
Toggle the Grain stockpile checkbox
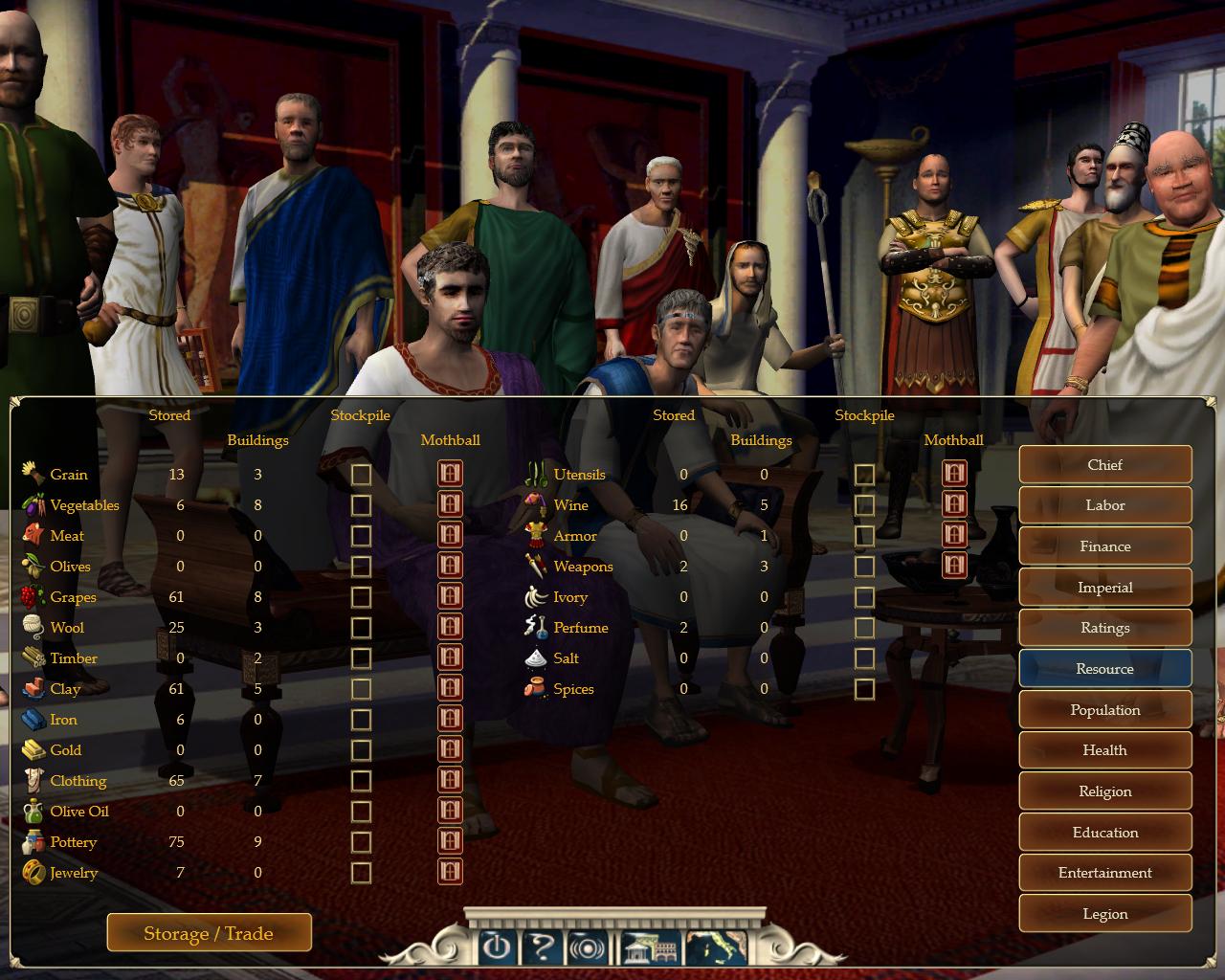pyautogui.click(x=361, y=475)
